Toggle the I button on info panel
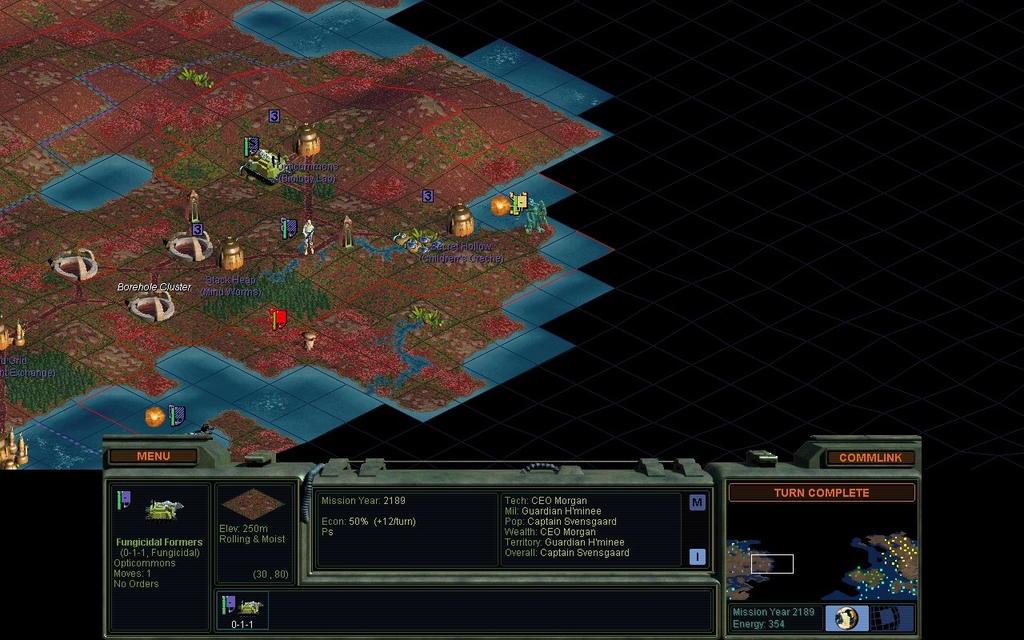 pyautogui.click(x=697, y=556)
